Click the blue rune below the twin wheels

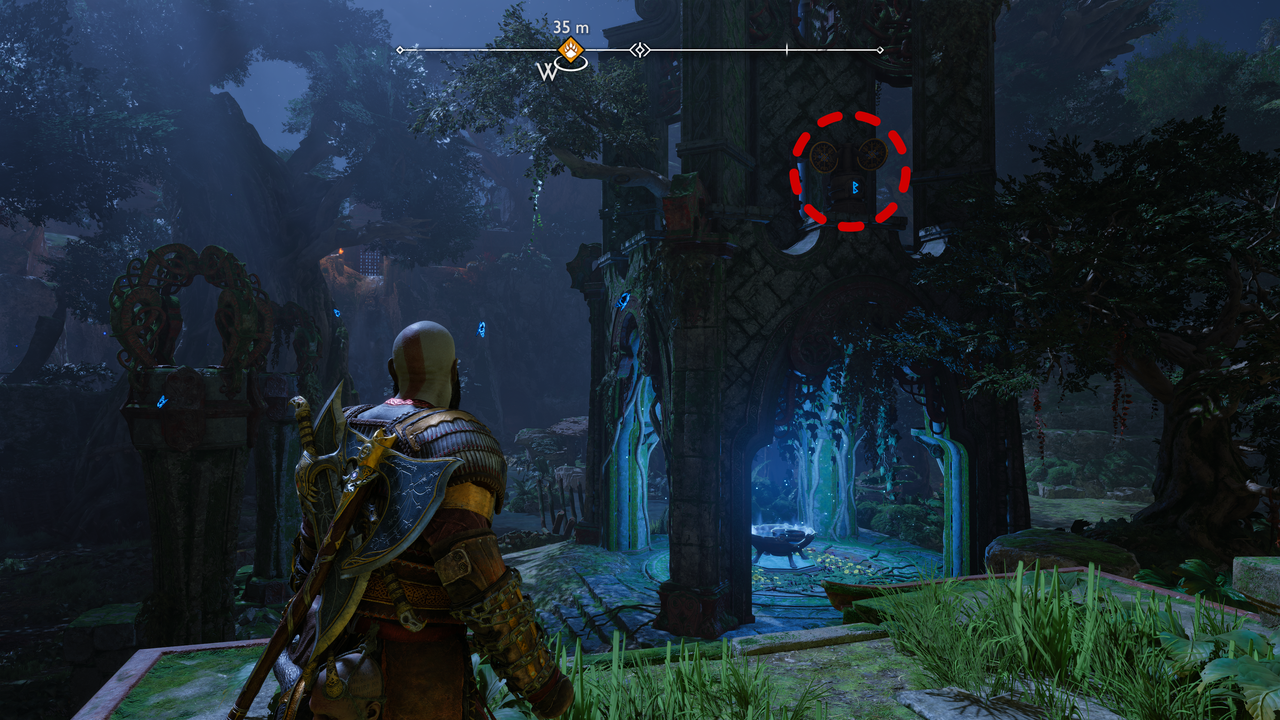[855, 187]
